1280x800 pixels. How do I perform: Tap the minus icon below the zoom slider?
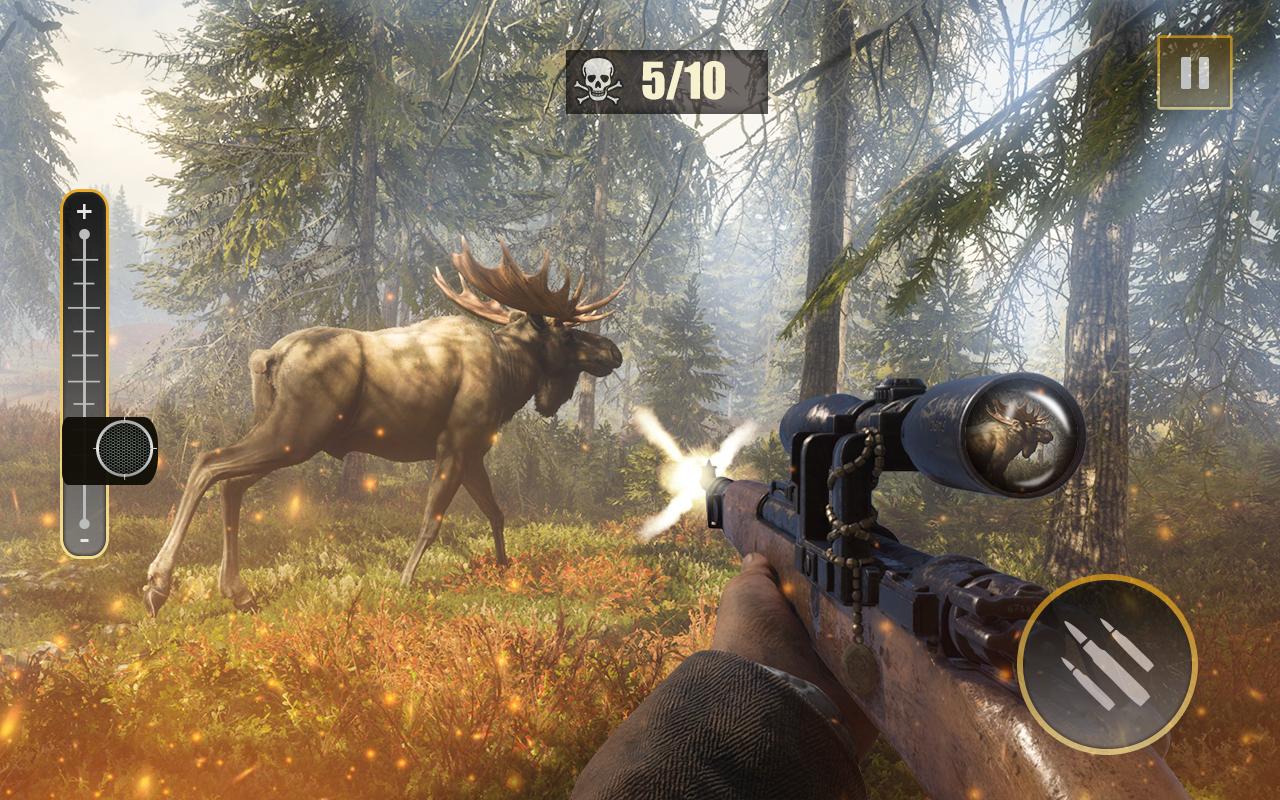click(x=82, y=540)
